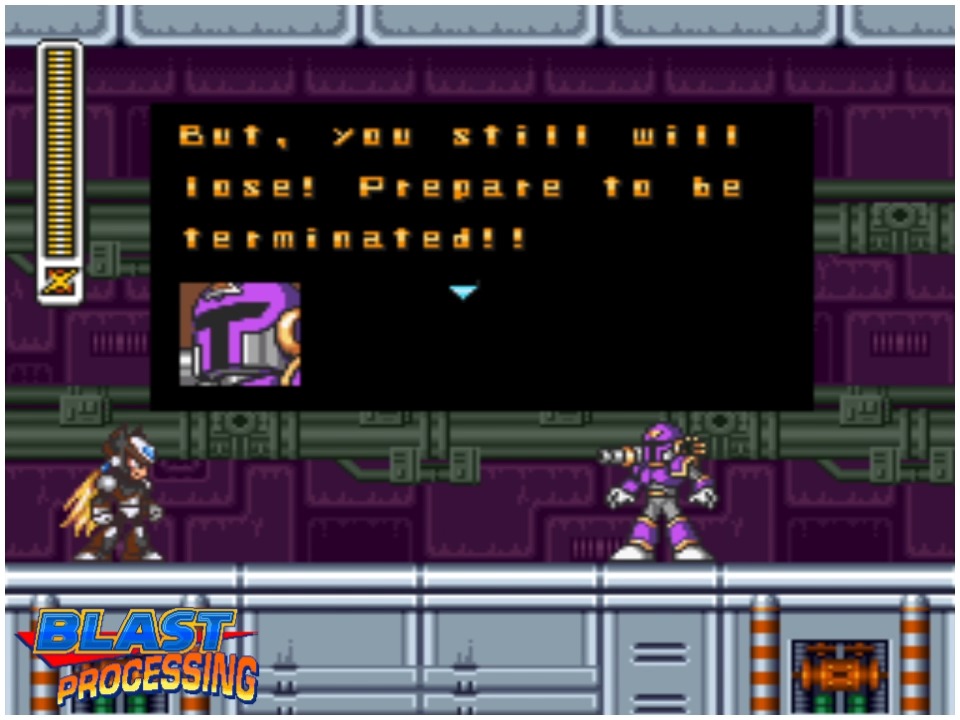This screenshot has height=720, width=960.
Task: Select the purple-helmeted speaker portrait
Action: 240,334
